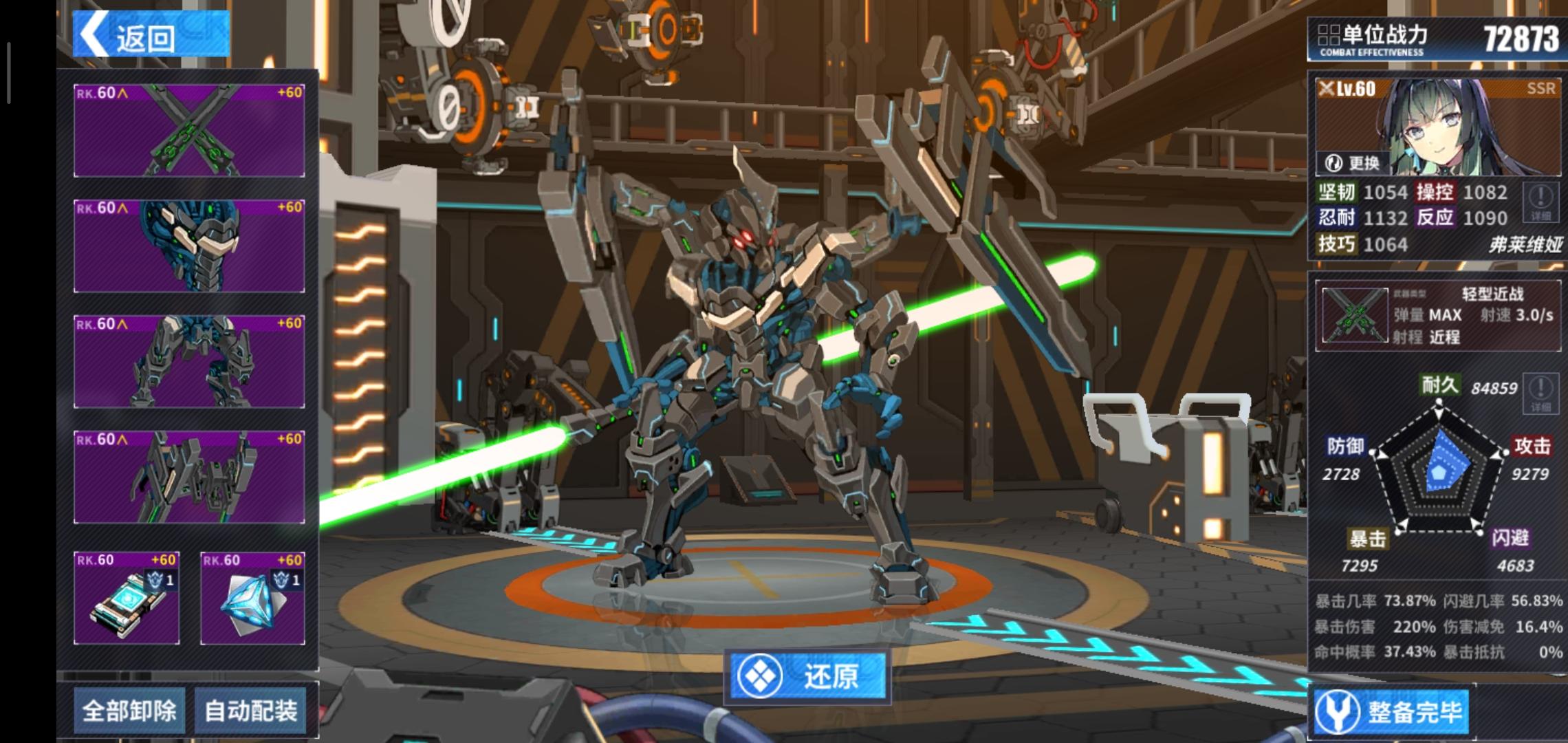Go back using the 返回 button
This screenshot has height=743, width=1568.
[x=151, y=34]
